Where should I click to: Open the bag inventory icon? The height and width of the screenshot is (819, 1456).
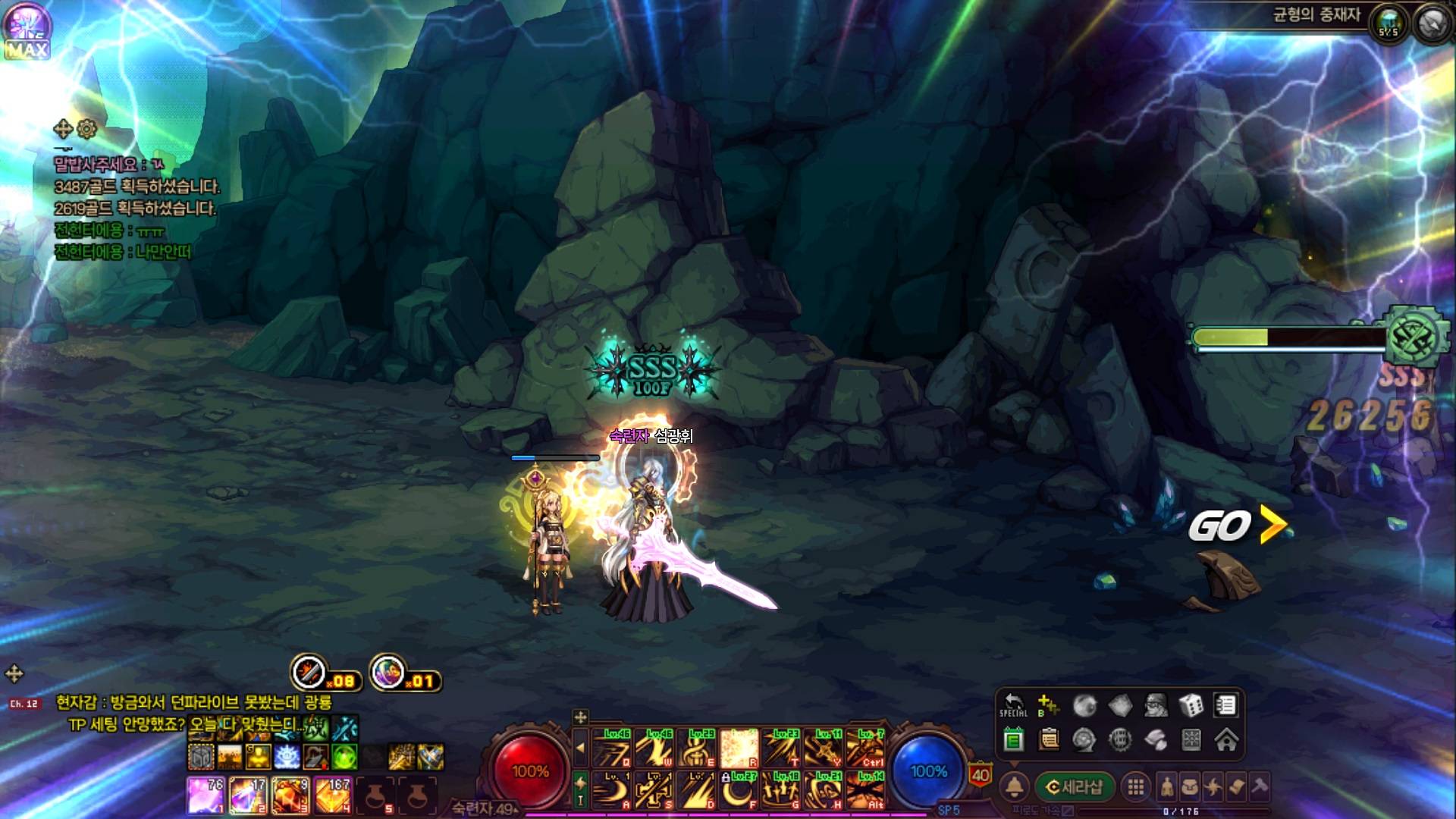click(1189, 787)
